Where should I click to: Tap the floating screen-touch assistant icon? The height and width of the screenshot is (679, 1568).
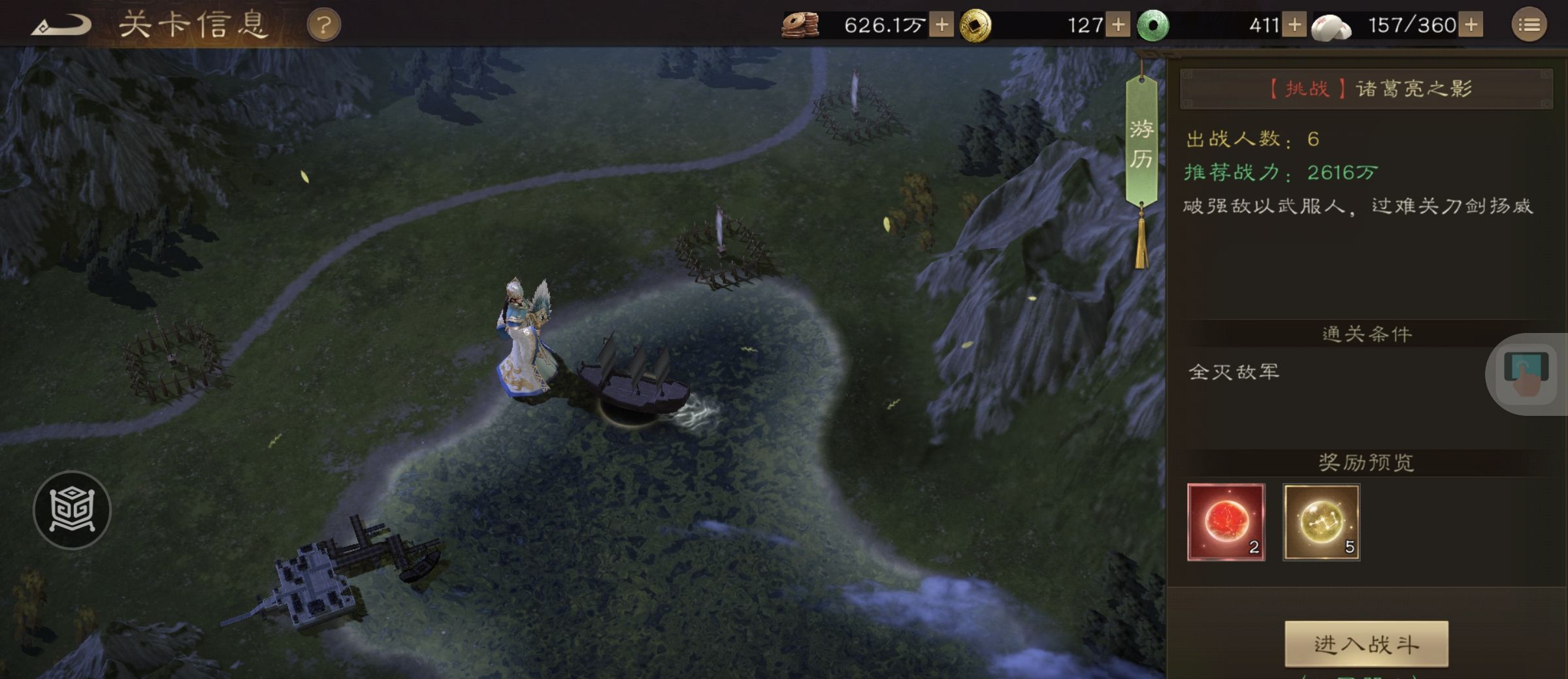1526,373
